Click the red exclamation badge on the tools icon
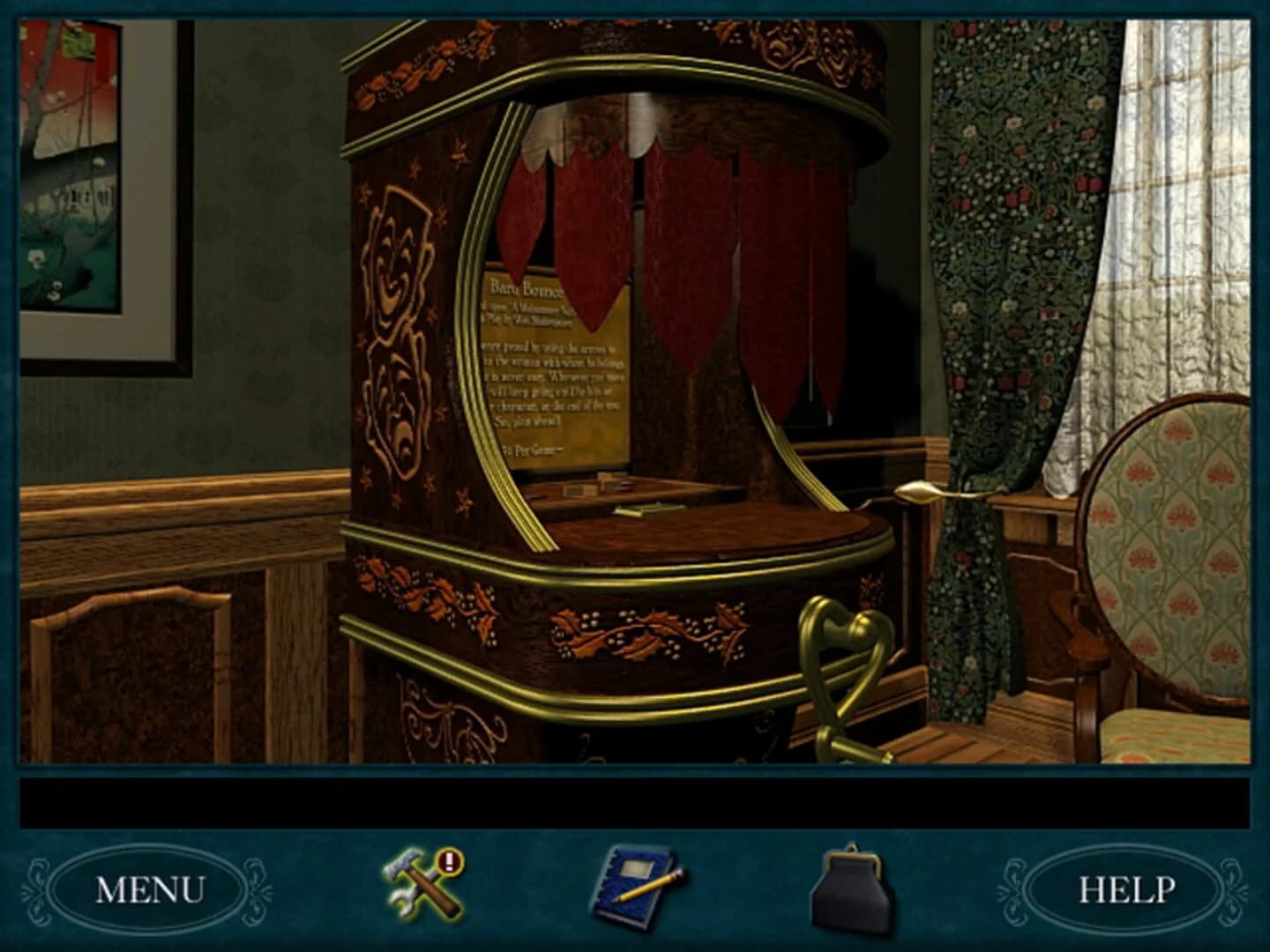 click(451, 859)
